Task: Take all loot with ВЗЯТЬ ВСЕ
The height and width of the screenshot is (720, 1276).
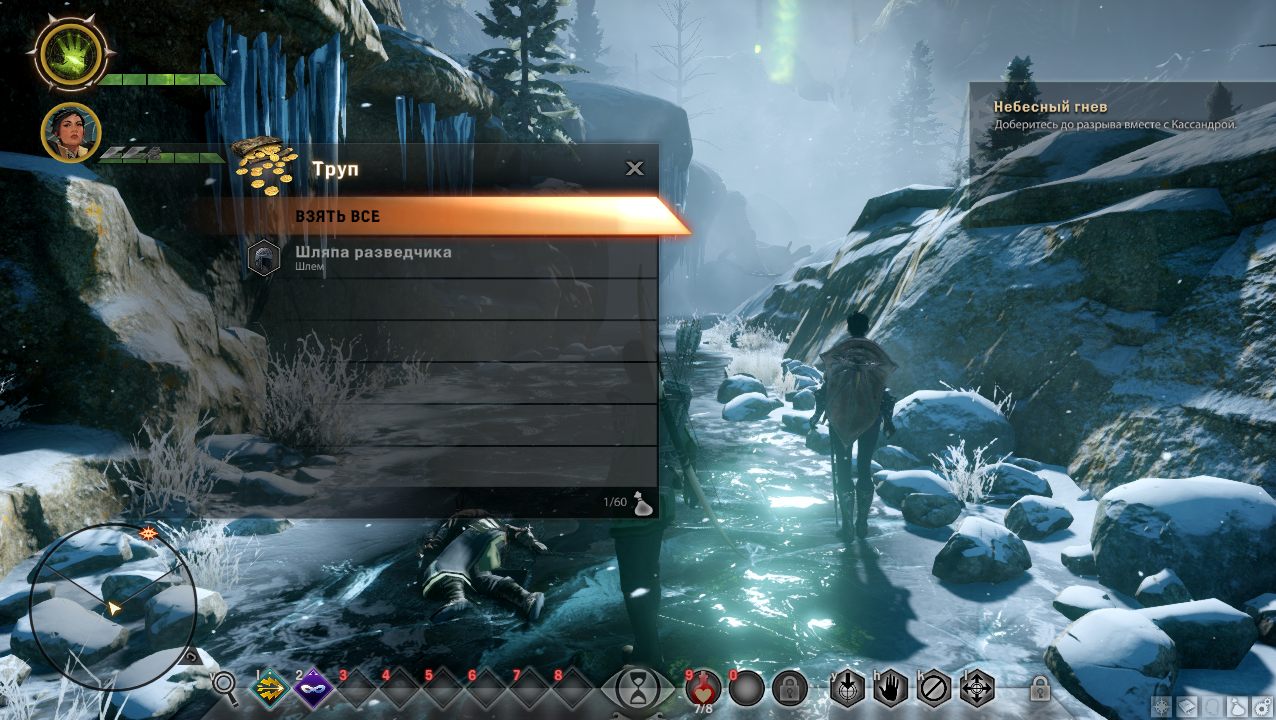Action: pos(440,216)
